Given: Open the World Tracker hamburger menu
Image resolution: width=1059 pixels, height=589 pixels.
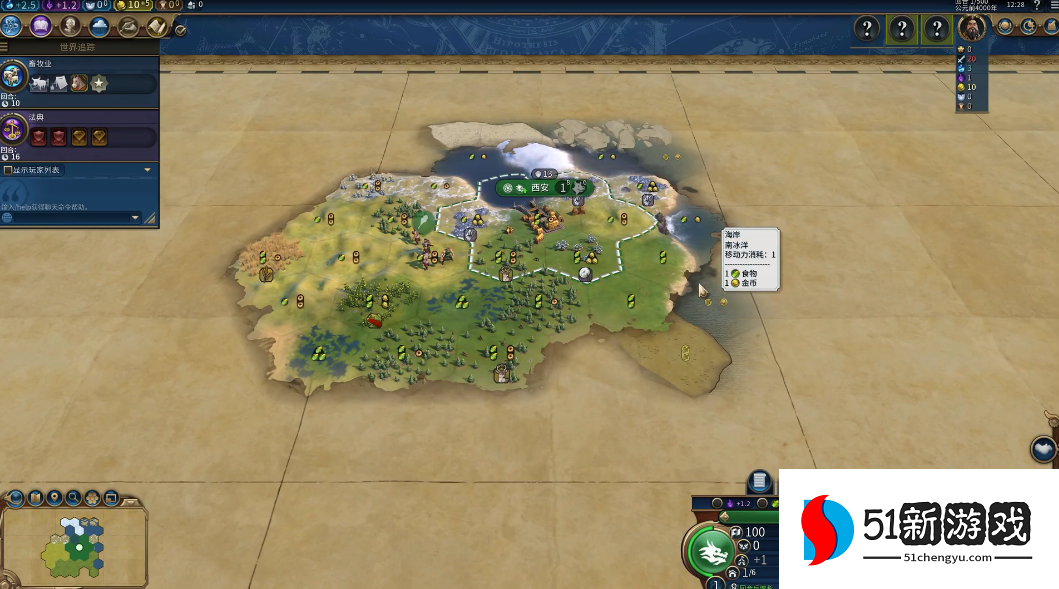Looking at the screenshot, I should 5,46.
